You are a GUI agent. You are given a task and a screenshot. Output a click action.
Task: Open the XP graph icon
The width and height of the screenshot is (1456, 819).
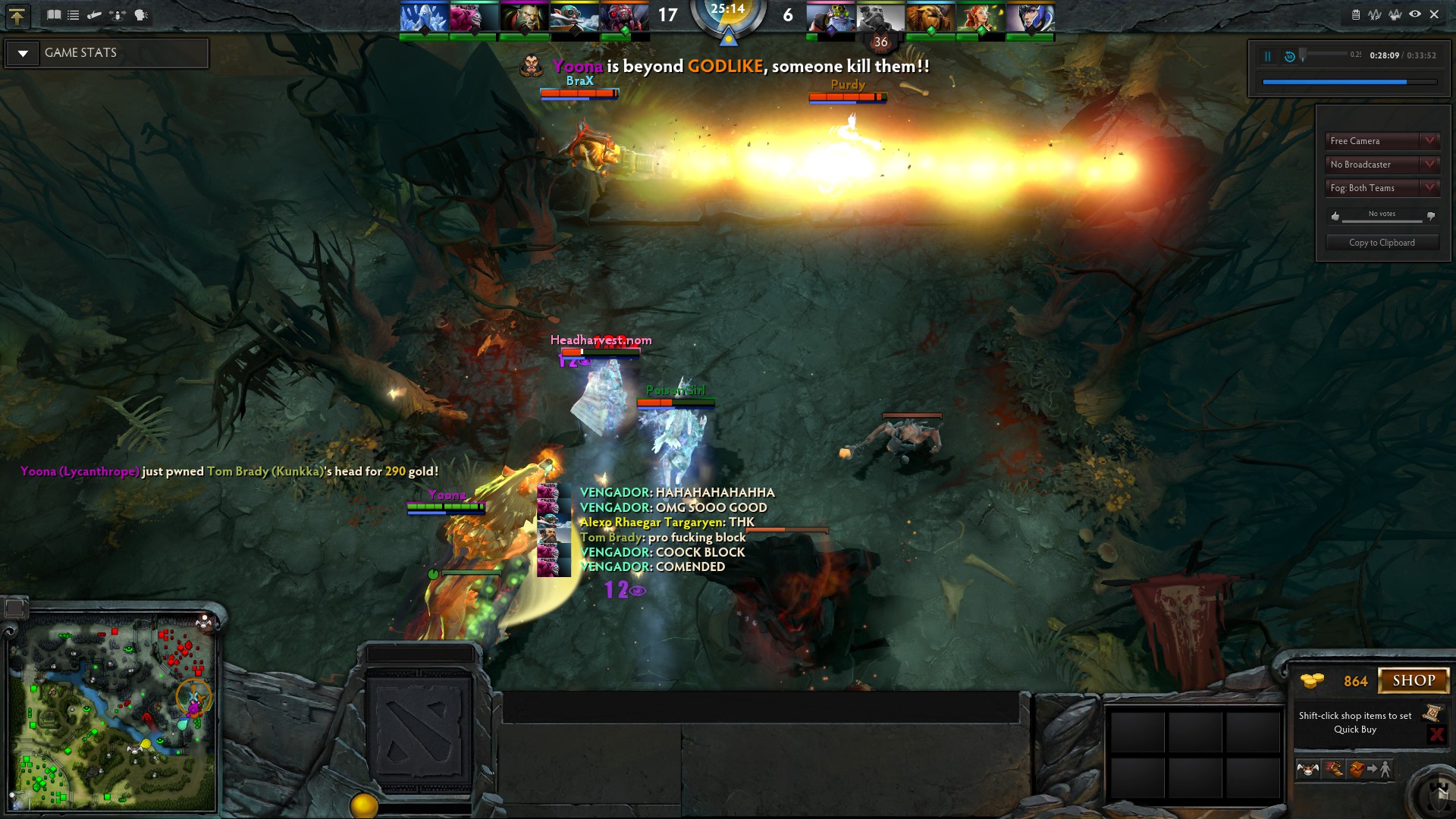[1374, 14]
